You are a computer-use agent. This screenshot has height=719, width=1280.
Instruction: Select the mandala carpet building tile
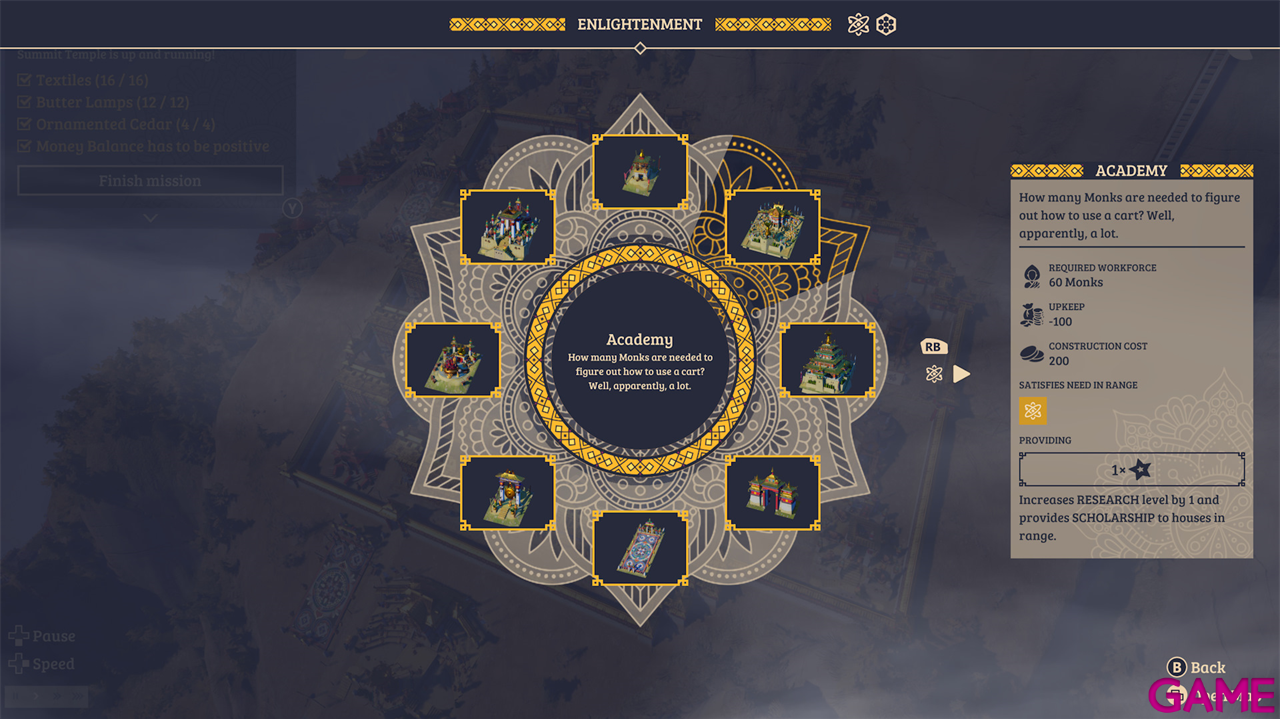click(640, 548)
